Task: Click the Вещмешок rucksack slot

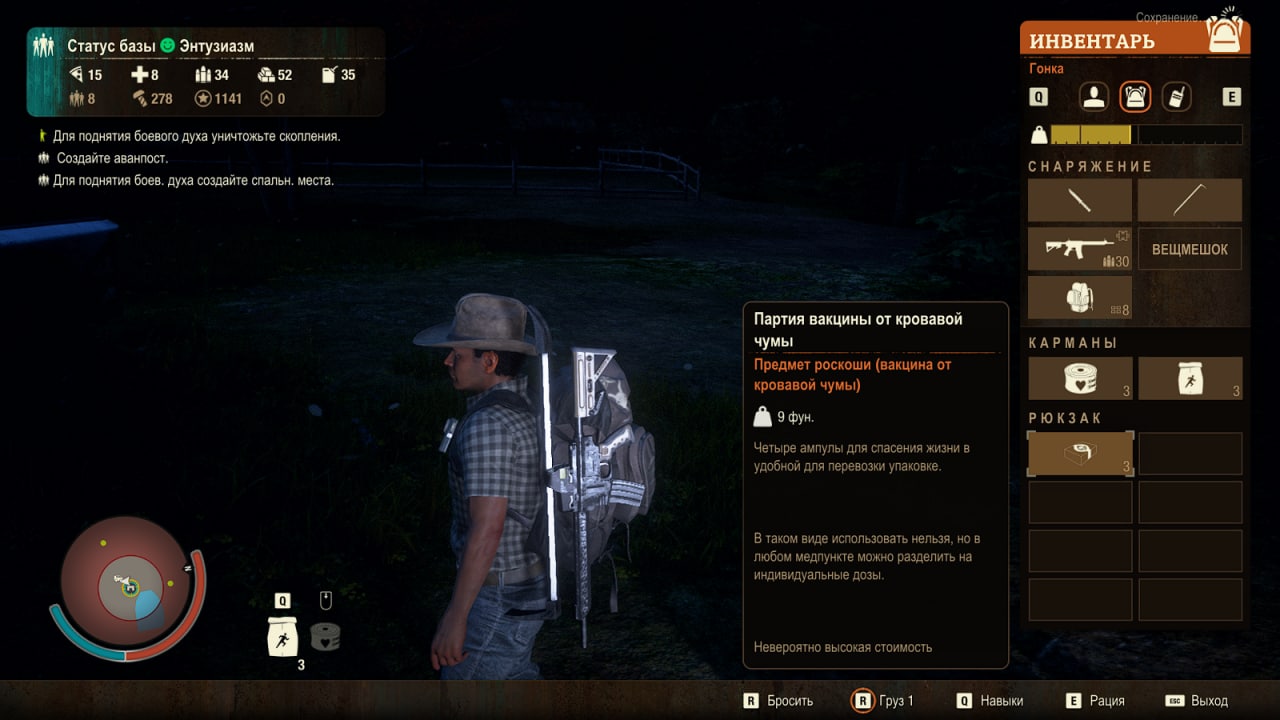Action: pyautogui.click(x=1190, y=249)
